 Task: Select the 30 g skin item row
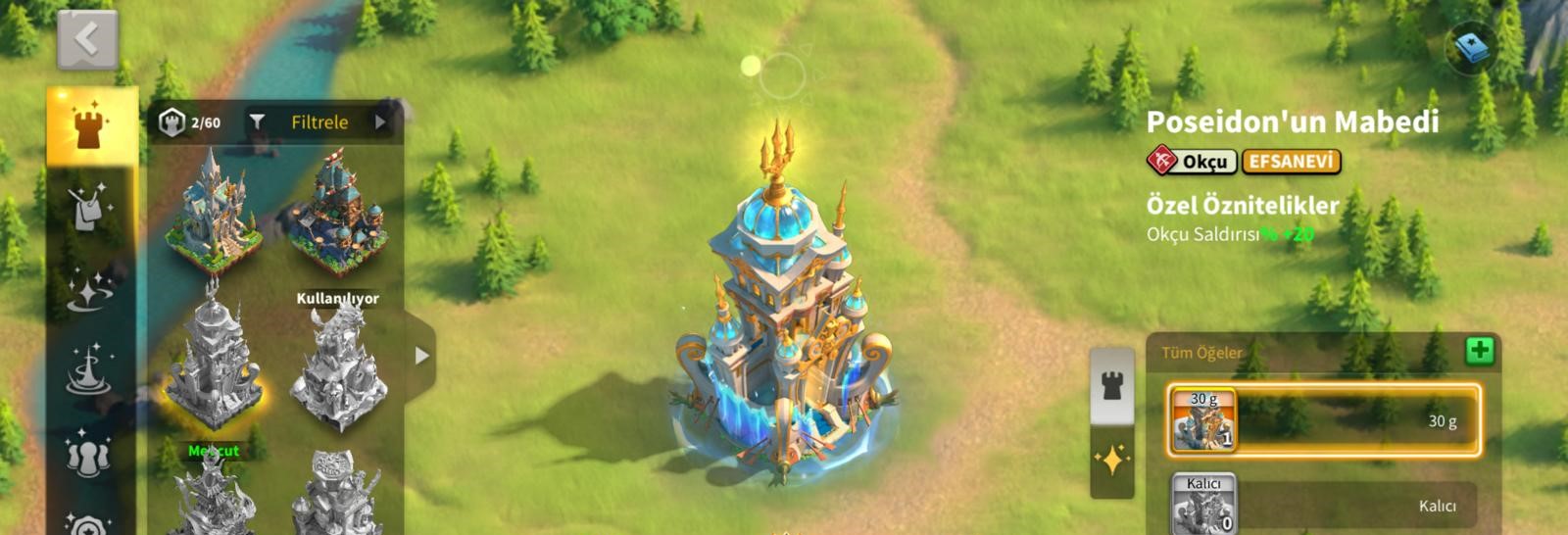click(1323, 420)
